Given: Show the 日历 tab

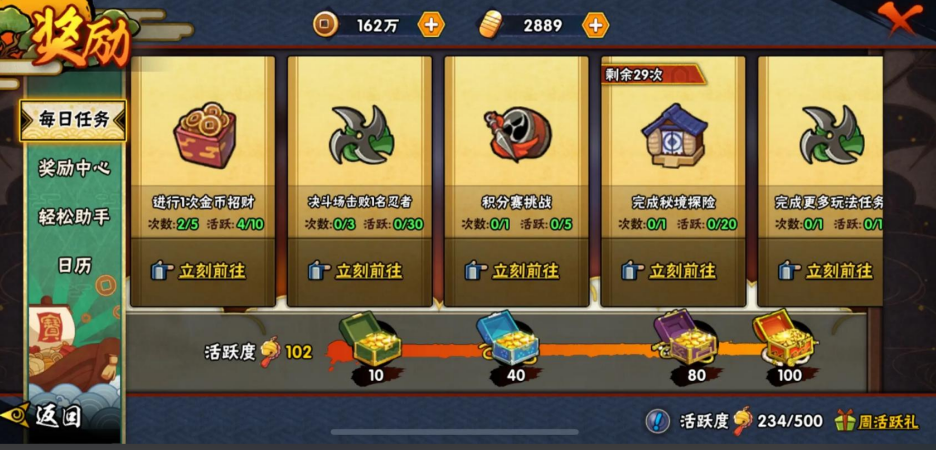Looking at the screenshot, I should click(73, 264).
